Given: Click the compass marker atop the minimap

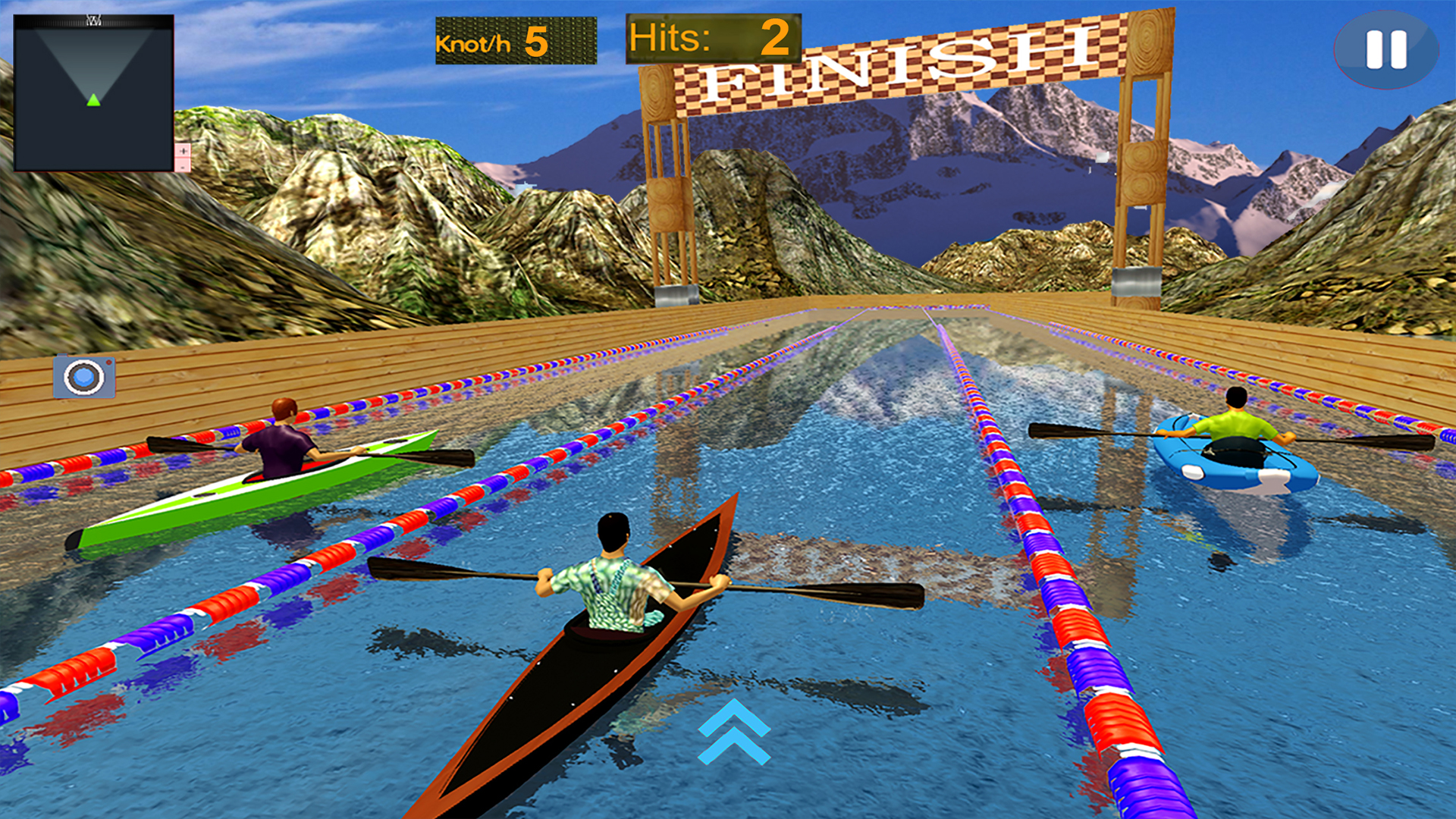Looking at the screenshot, I should pyautogui.click(x=94, y=20).
